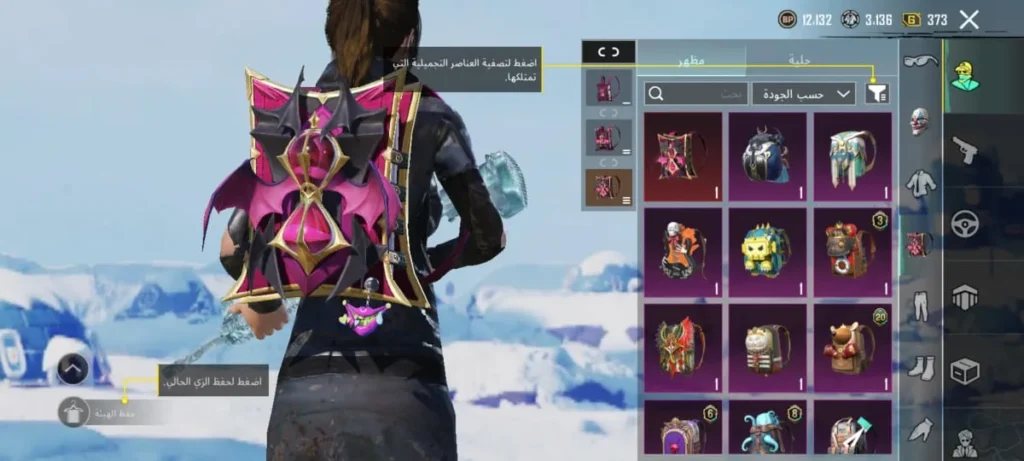Screen dimensions: 1024x461
Task: Show the jacket outfit category
Action: coord(920,183)
